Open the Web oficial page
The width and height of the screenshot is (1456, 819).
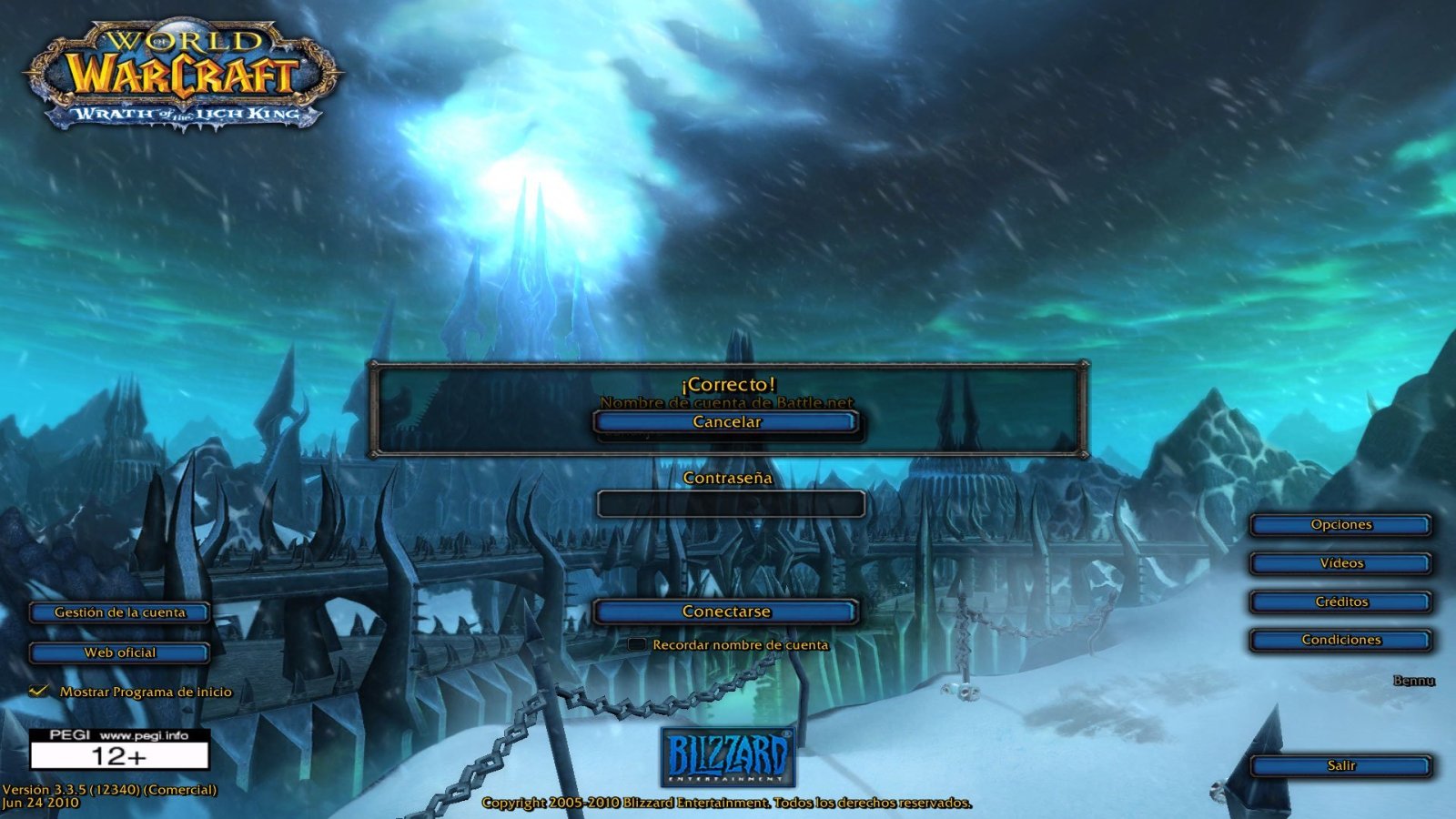[x=118, y=652]
